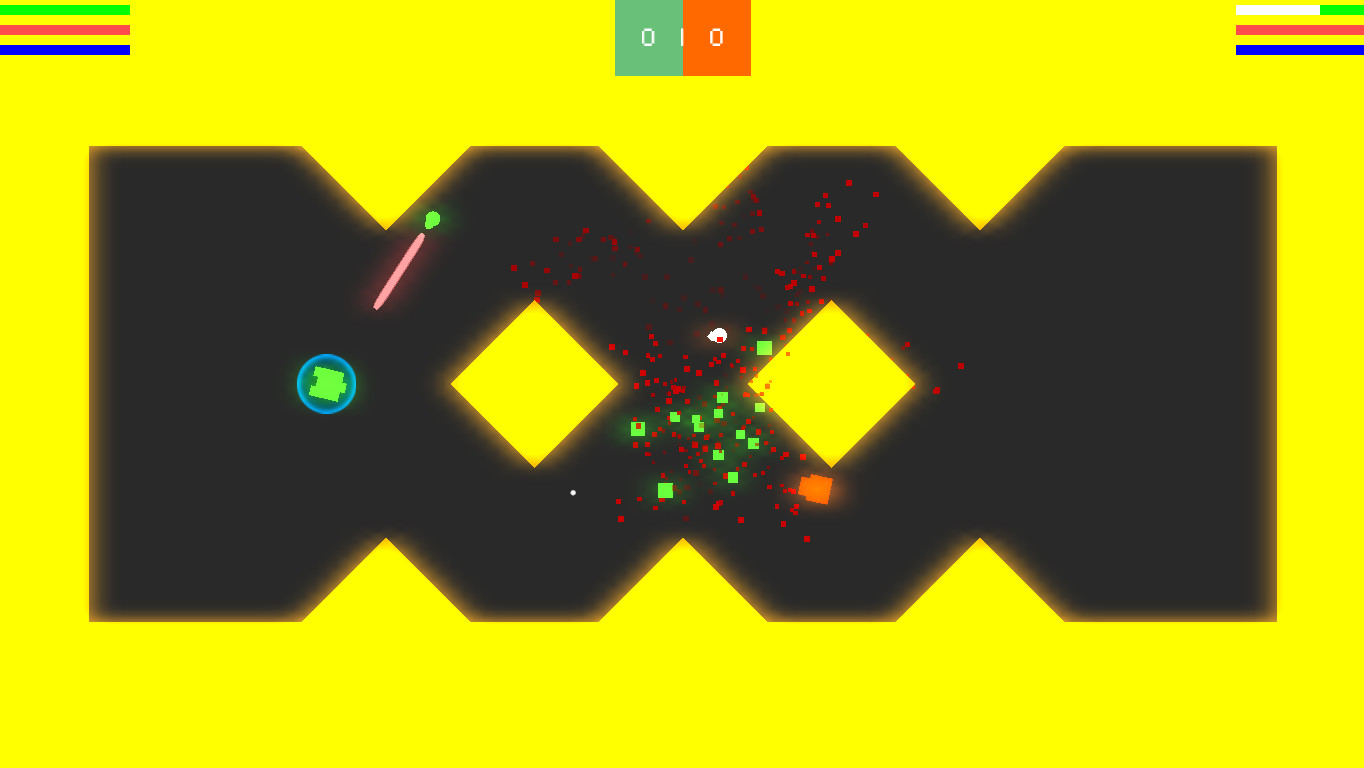Viewport: 1364px width, 768px height.
Task: Click the pink laser trail streak
Action: [398, 270]
